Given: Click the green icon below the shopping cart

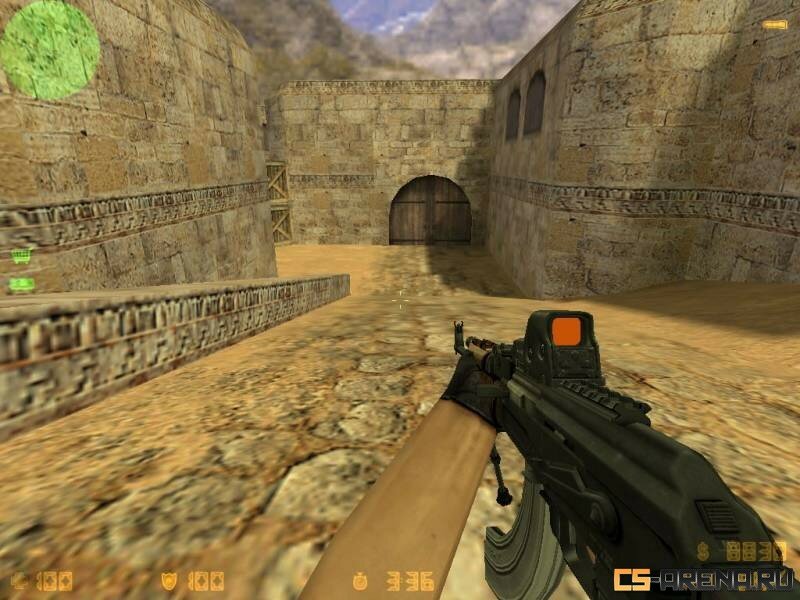Looking at the screenshot, I should (20, 285).
